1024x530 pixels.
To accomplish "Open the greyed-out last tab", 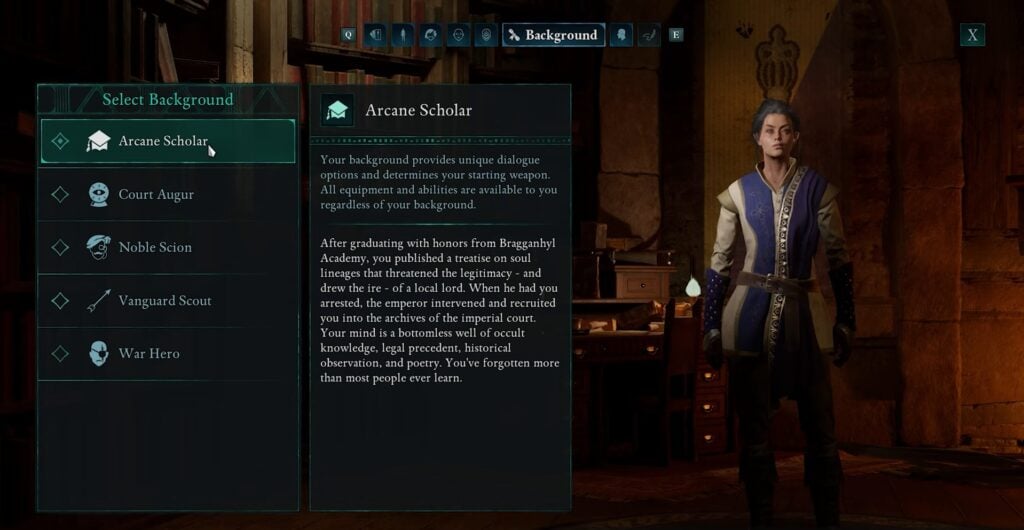I will (x=649, y=35).
